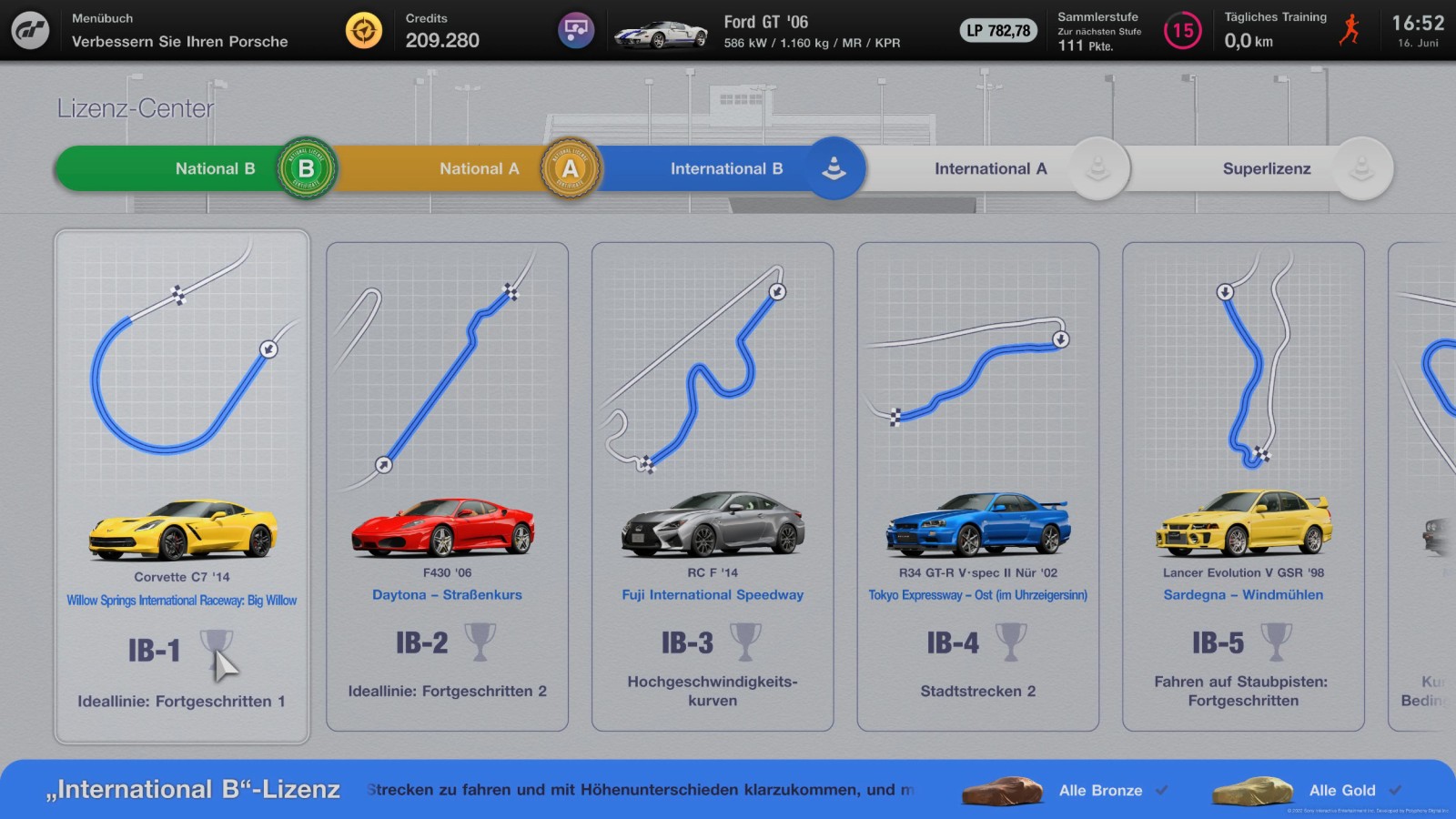Choose the International A license tab
Viewport: 1456px width, 819px height.
pyautogui.click(x=992, y=168)
